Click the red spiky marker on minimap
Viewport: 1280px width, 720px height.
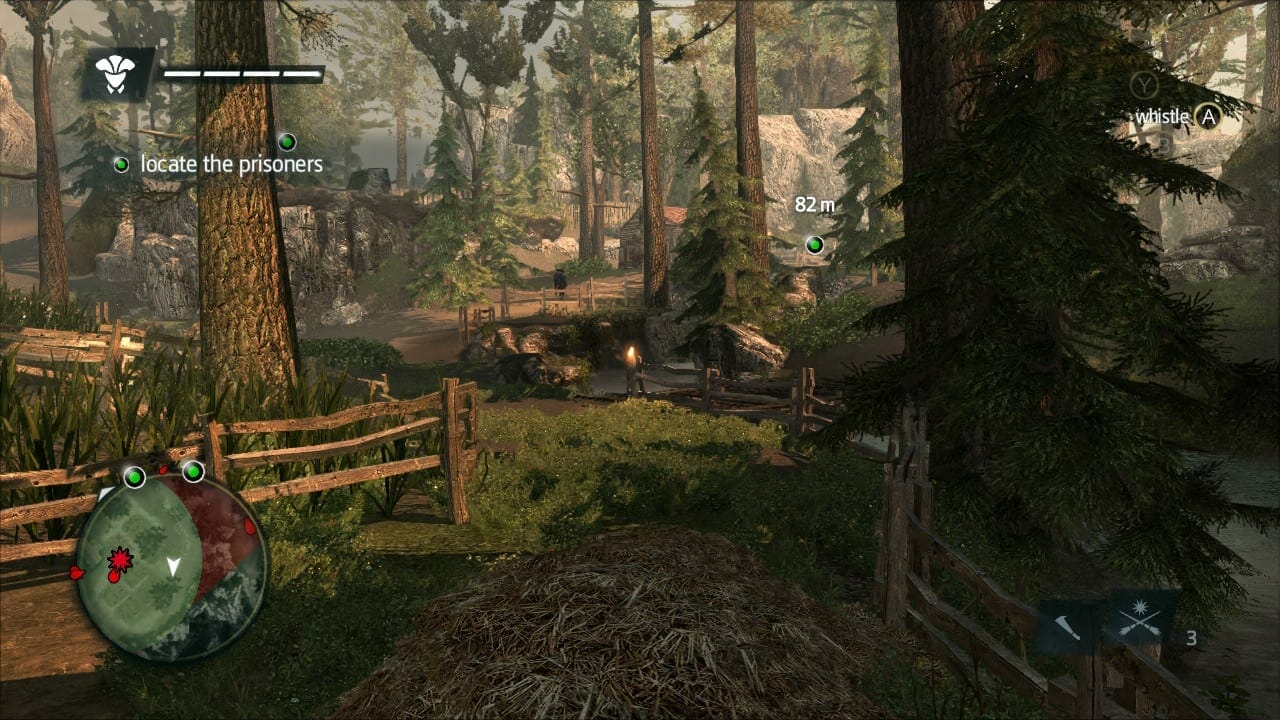[x=120, y=559]
